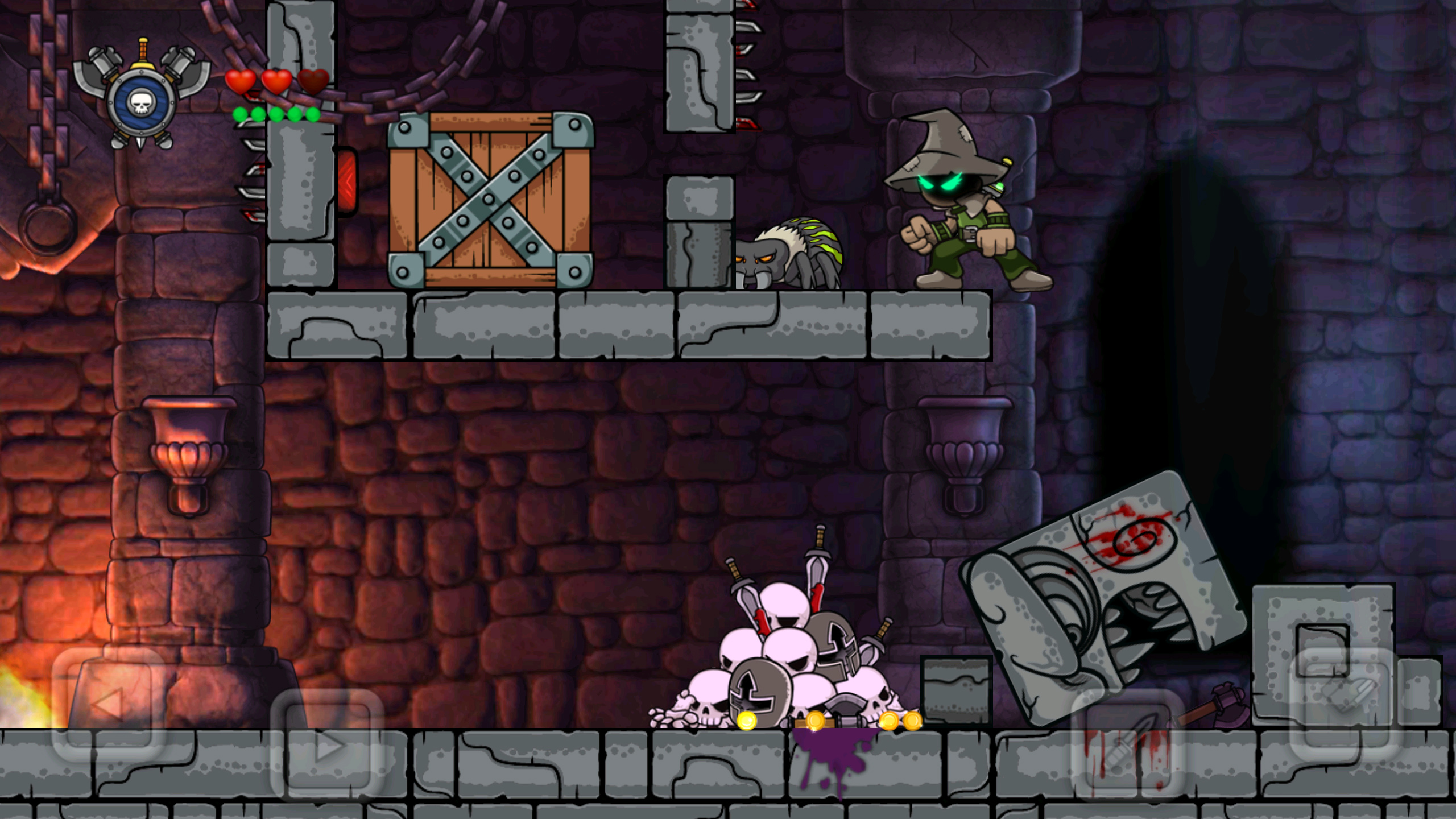Click the green enemy health bar

pos(276,114)
